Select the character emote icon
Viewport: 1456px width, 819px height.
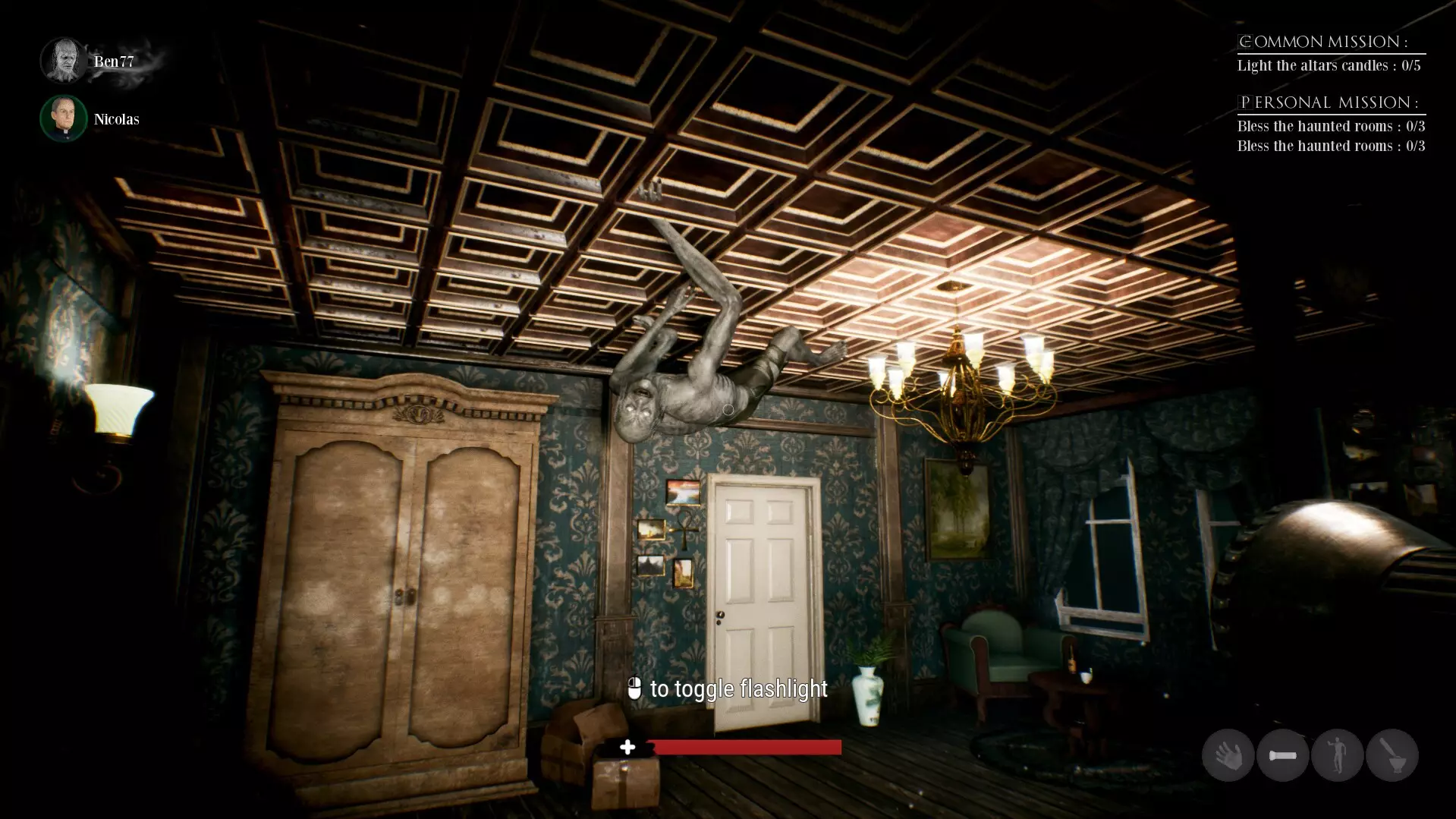point(1338,755)
